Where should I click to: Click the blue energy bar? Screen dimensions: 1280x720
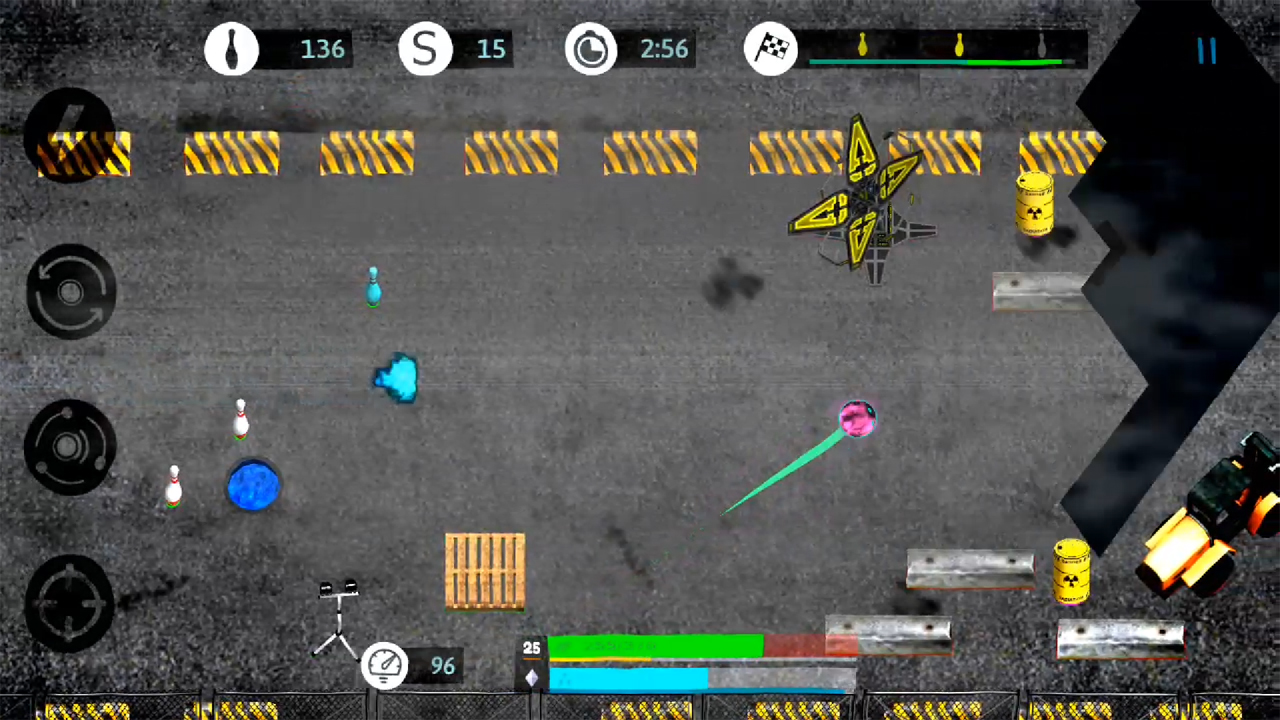630,678
